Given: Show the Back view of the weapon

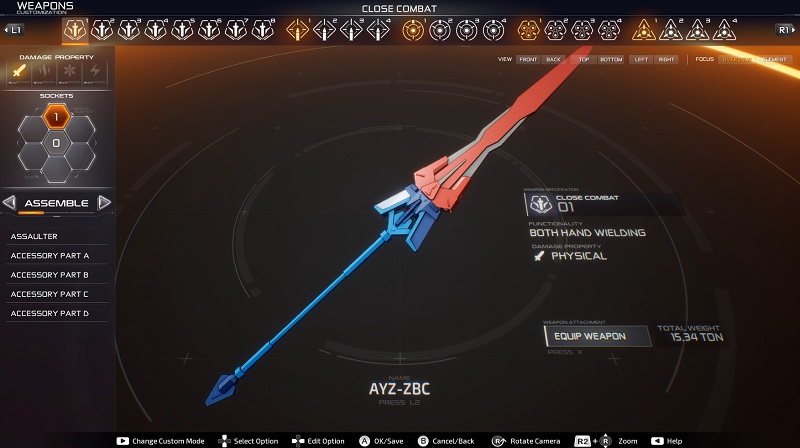Looking at the screenshot, I should 553,60.
